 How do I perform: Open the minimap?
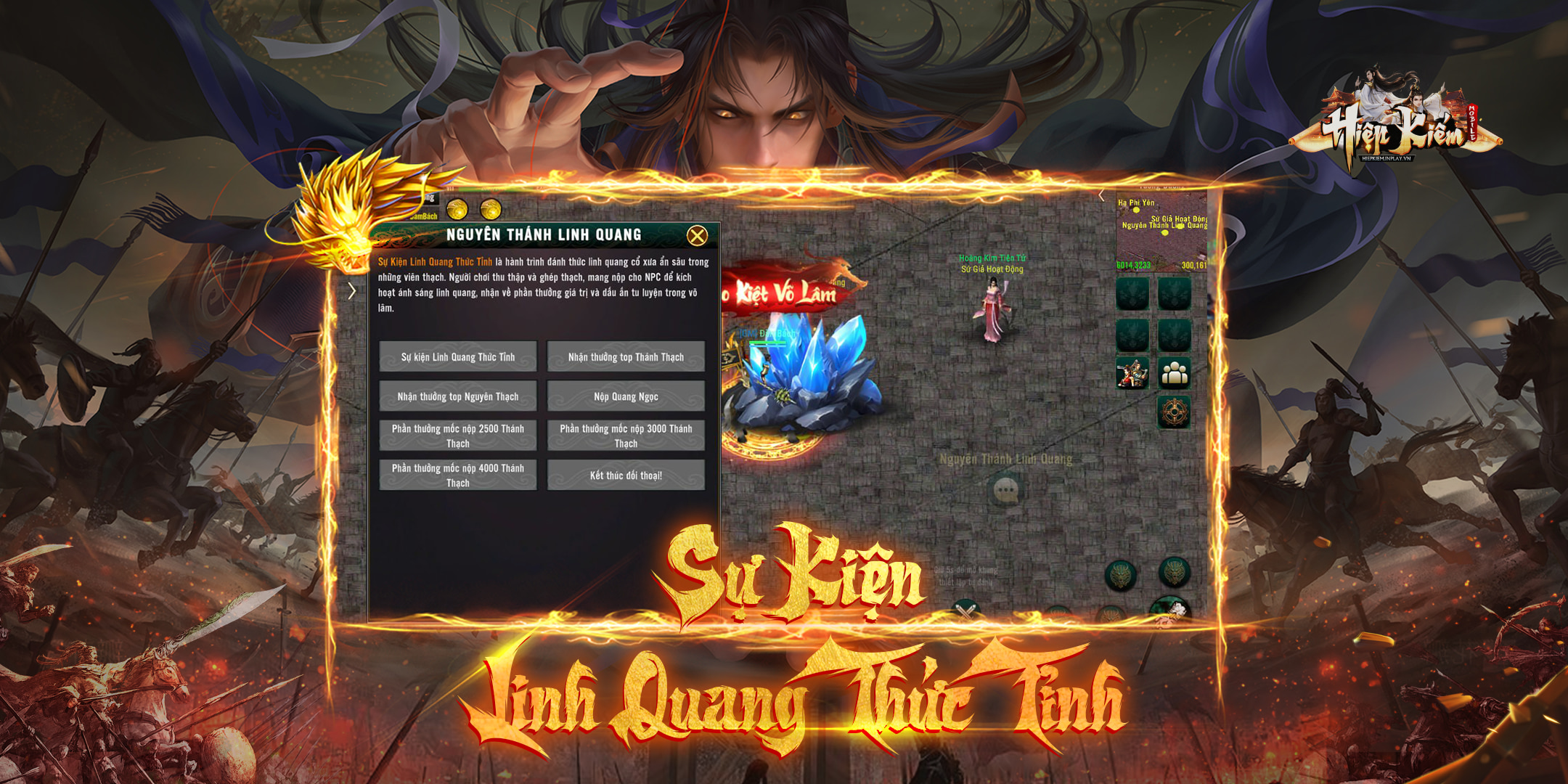(x=1161, y=232)
